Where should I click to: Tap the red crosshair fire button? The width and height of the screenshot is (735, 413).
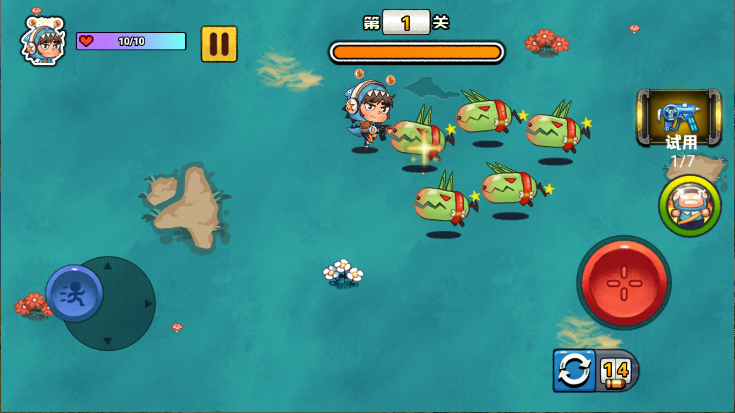[x=623, y=282]
